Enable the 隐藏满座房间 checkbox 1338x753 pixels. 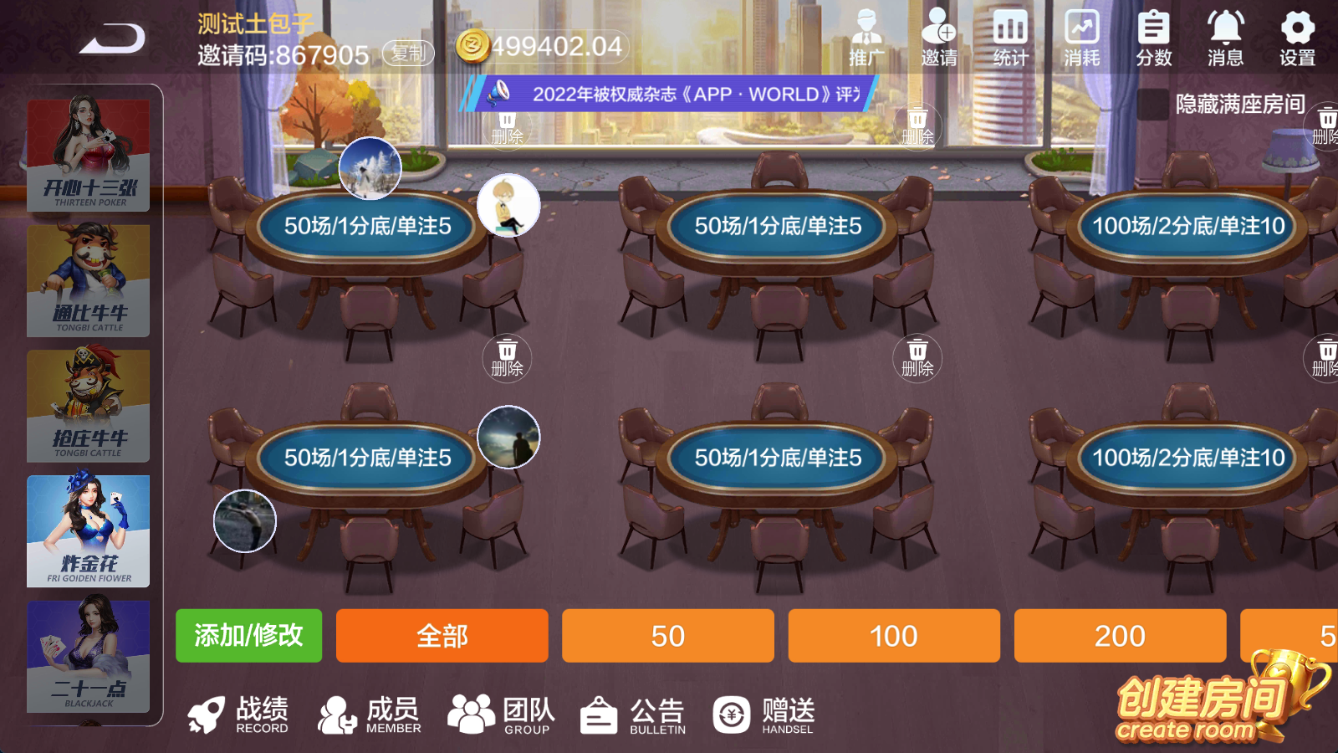click(1156, 103)
